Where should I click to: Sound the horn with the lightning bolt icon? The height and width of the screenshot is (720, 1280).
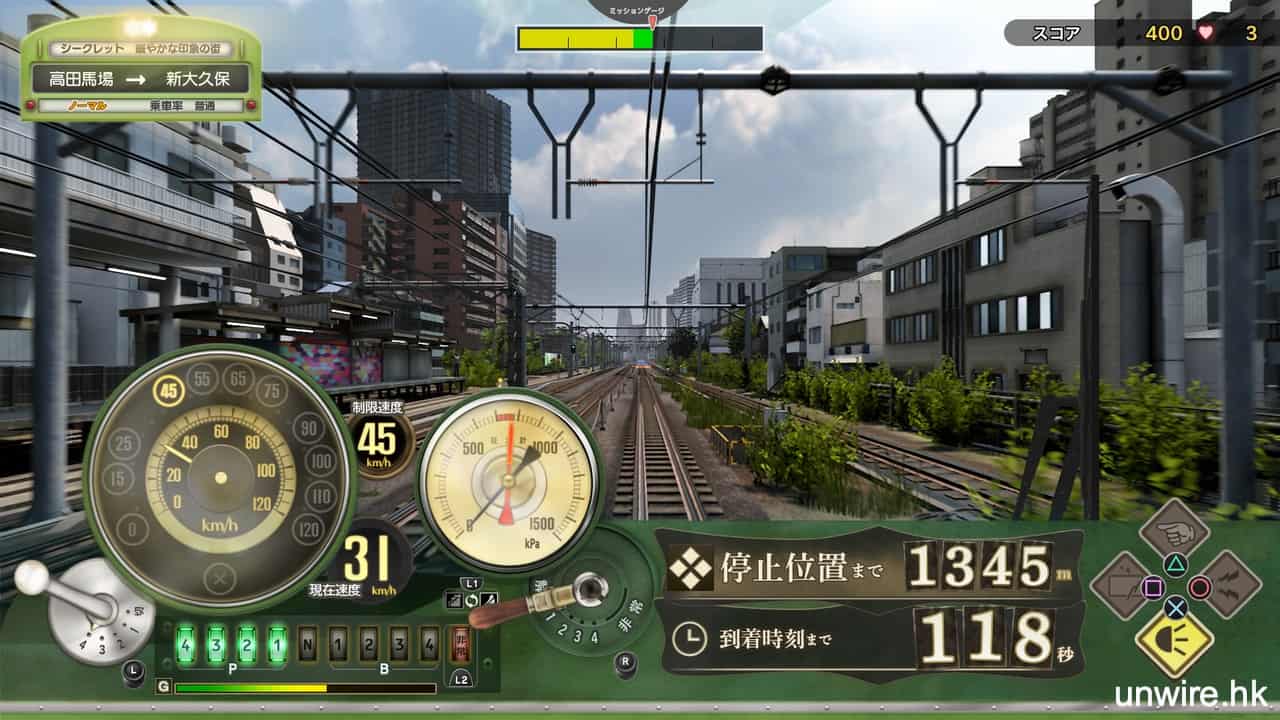click(x=1230, y=585)
